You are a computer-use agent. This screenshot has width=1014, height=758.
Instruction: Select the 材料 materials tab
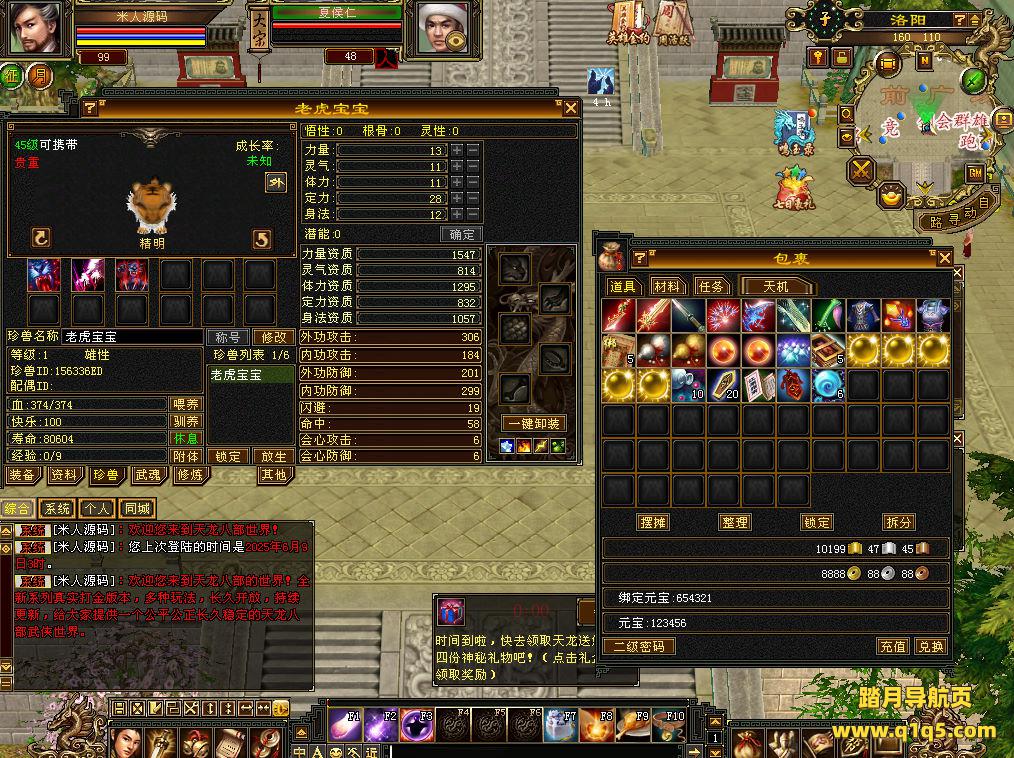click(x=666, y=287)
